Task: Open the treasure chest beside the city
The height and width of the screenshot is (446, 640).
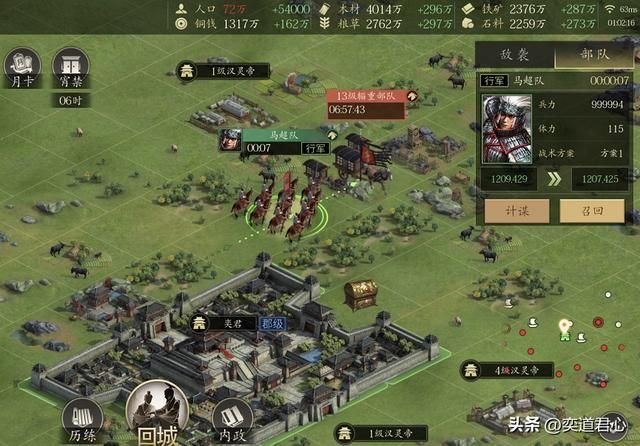Action: coord(360,293)
